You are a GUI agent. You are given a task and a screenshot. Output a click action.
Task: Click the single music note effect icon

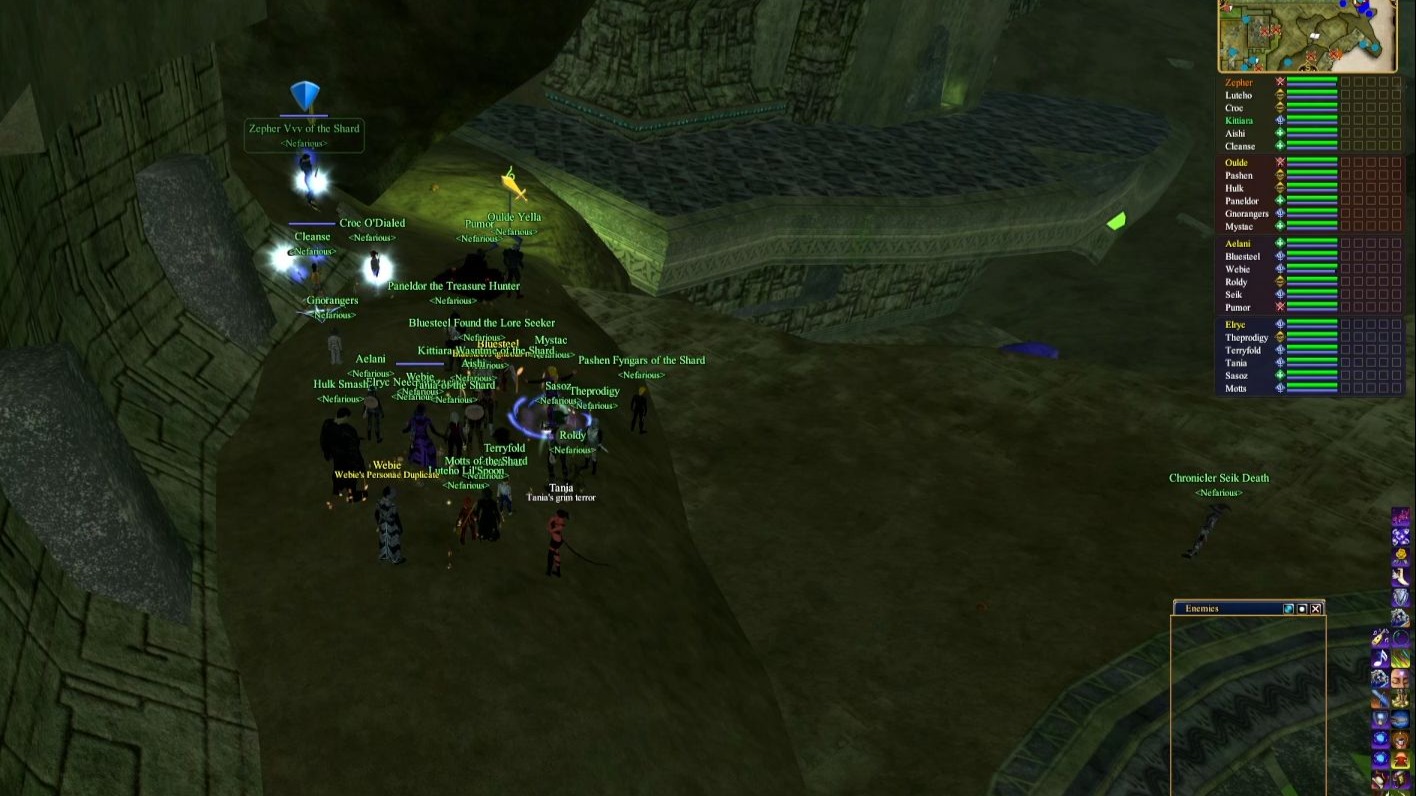tap(1380, 659)
